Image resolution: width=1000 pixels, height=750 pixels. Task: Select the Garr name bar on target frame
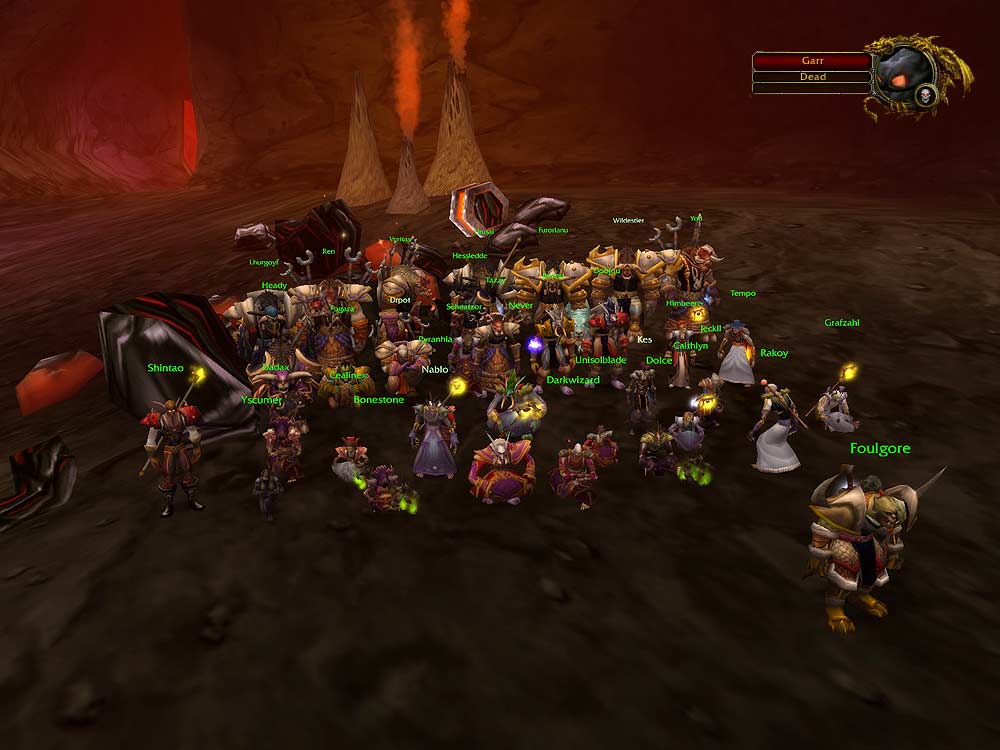(x=812, y=61)
